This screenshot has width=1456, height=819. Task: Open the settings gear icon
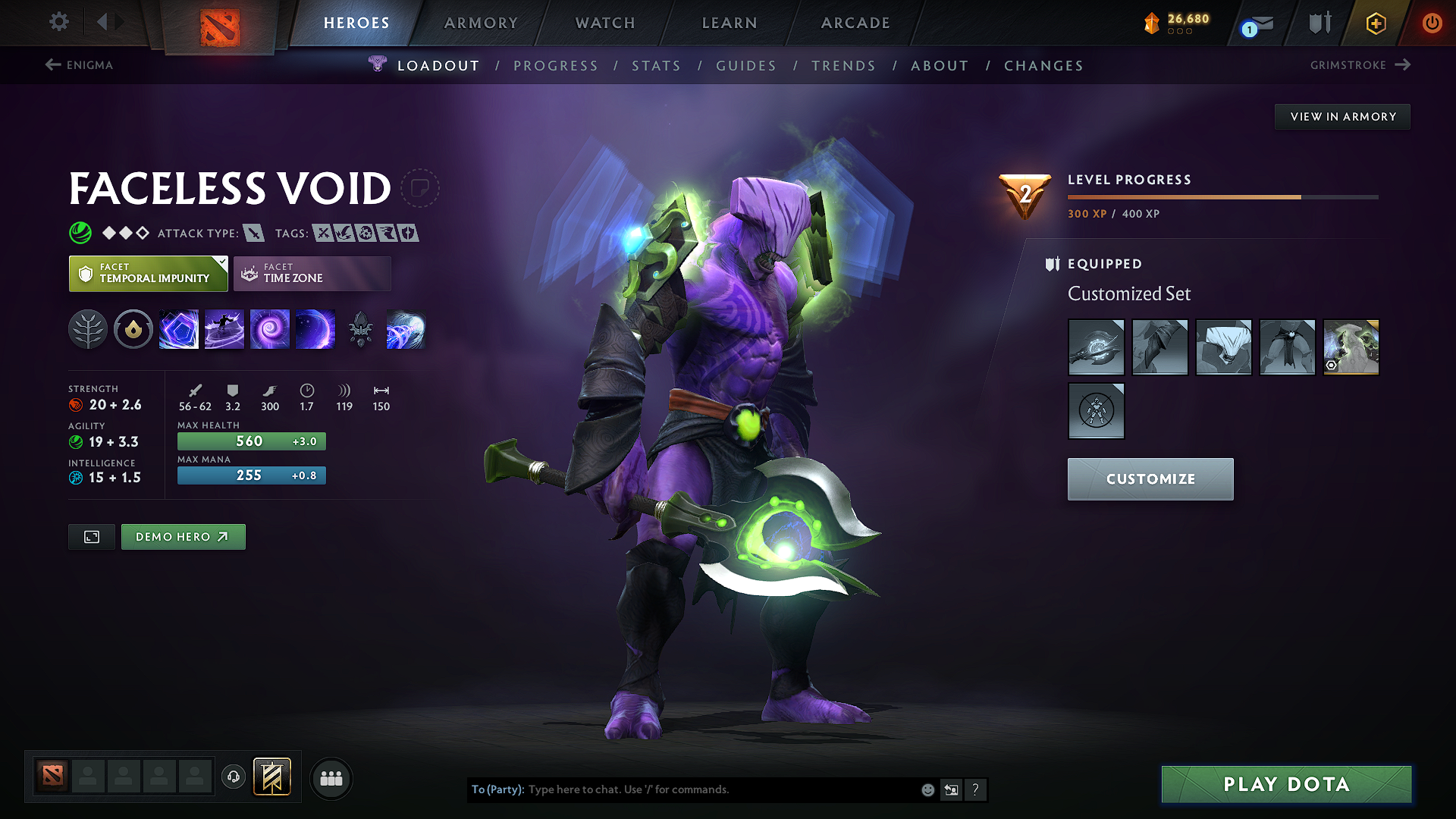click(58, 22)
